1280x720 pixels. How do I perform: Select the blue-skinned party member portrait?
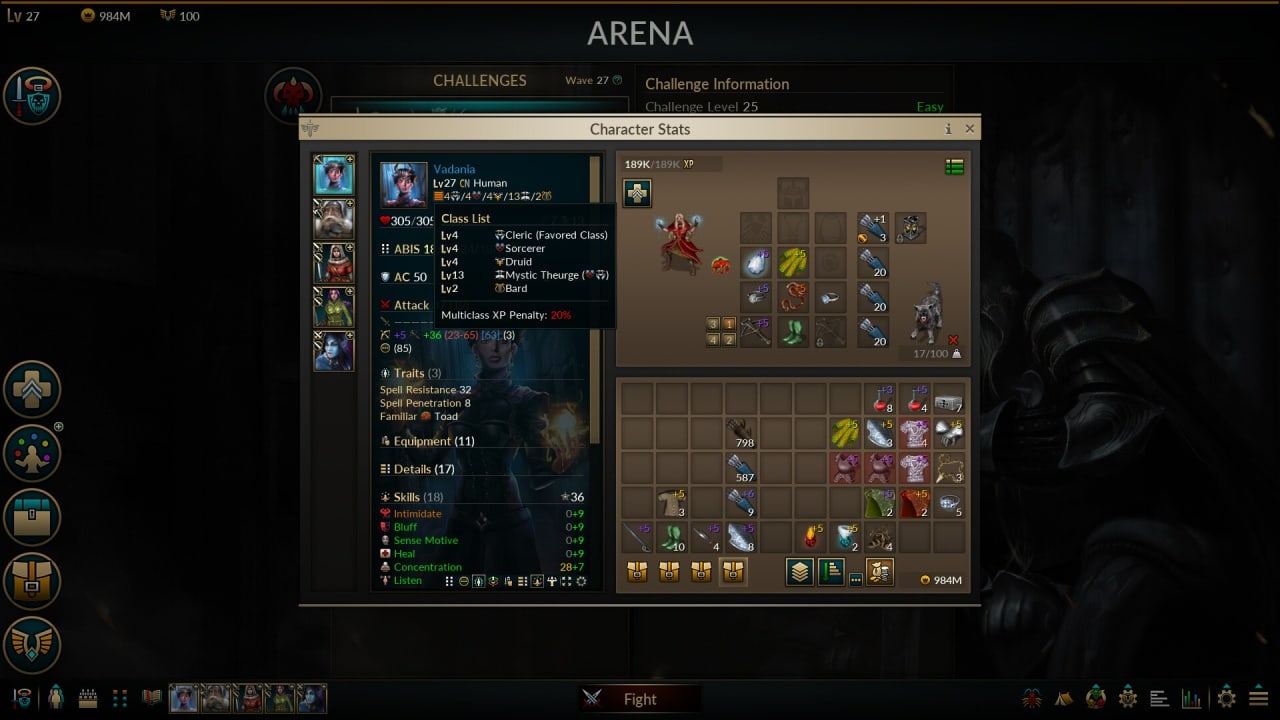coord(334,351)
